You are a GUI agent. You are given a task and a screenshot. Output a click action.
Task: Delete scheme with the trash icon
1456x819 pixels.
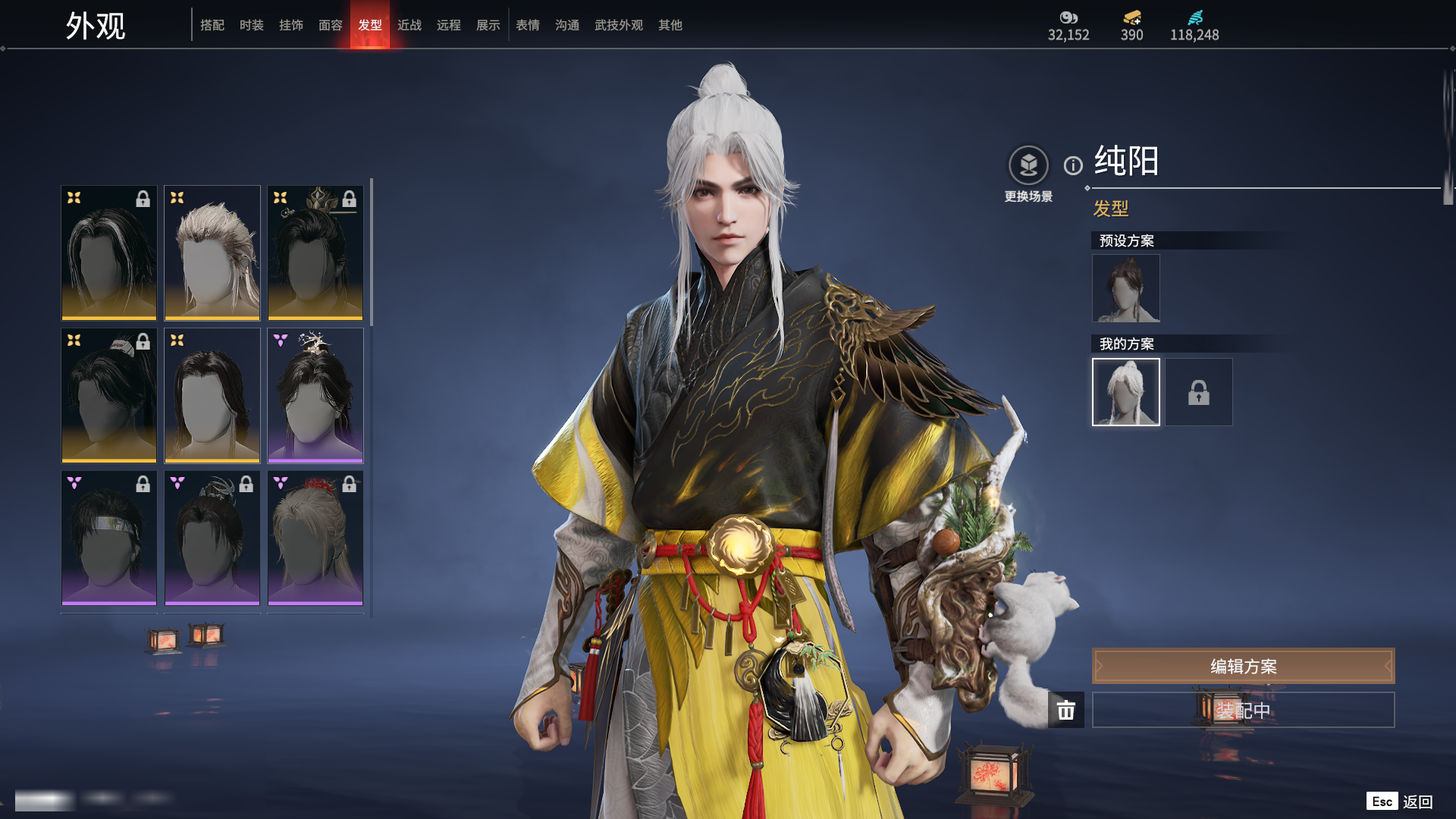click(1066, 710)
